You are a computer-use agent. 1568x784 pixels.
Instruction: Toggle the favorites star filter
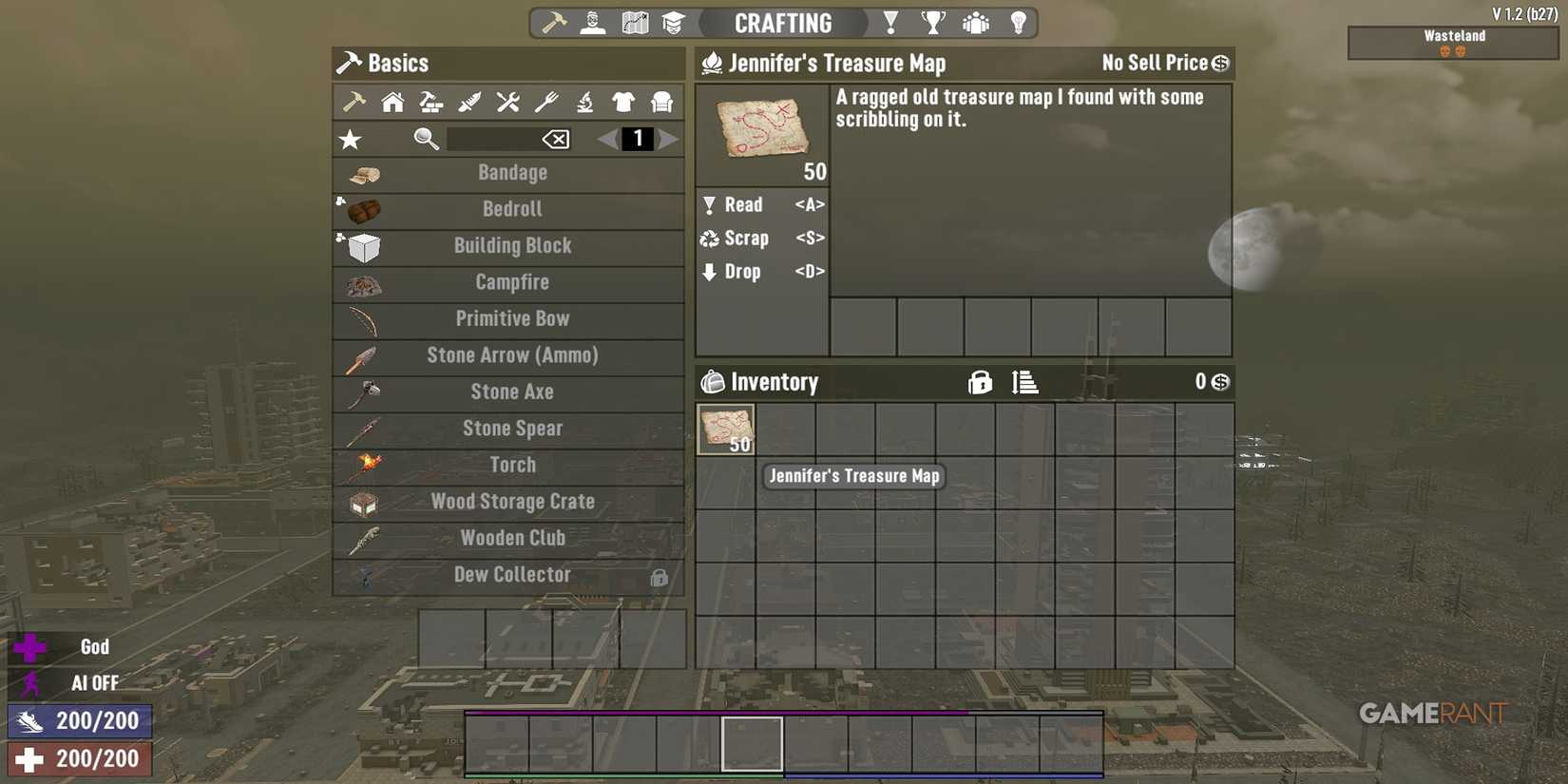(x=350, y=139)
